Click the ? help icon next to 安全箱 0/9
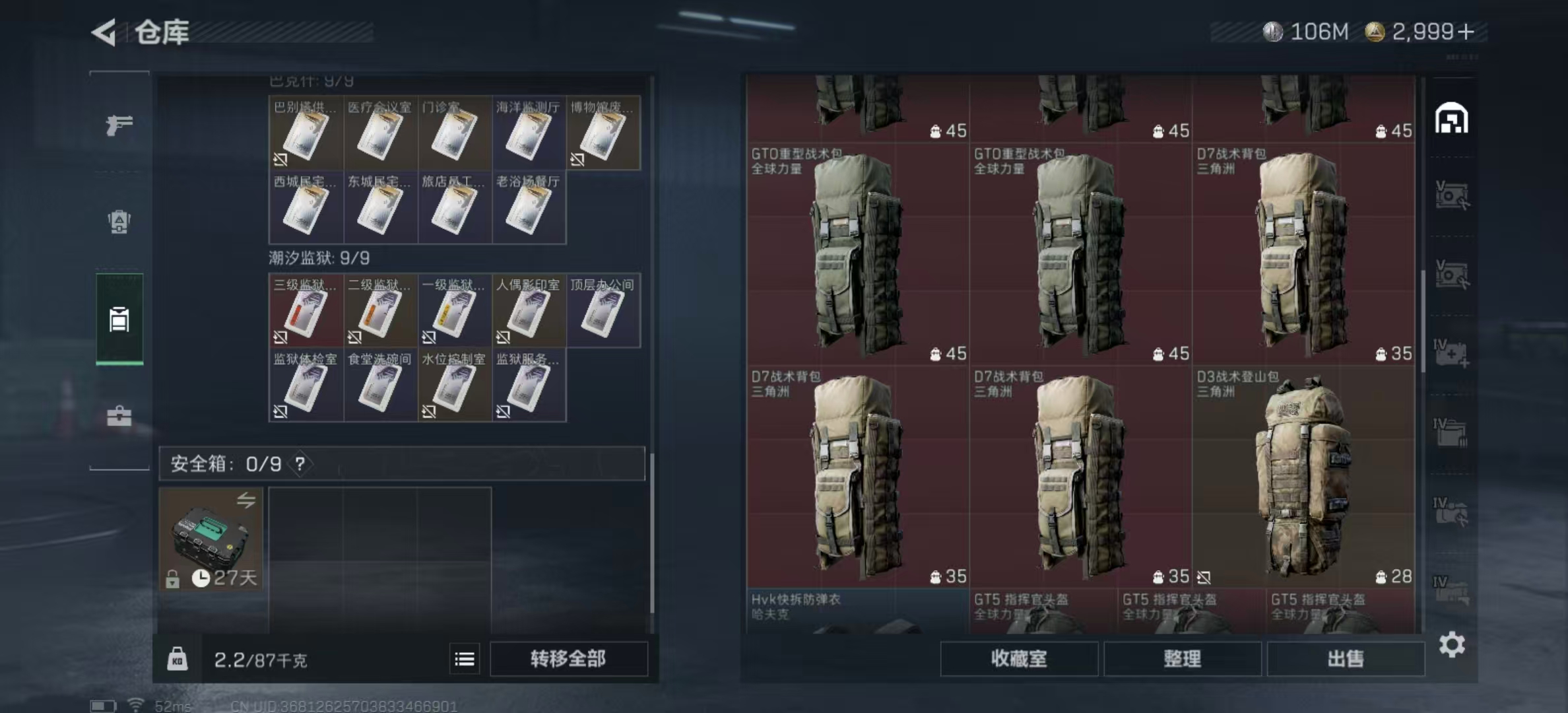The width and height of the screenshot is (1568, 713). (300, 464)
